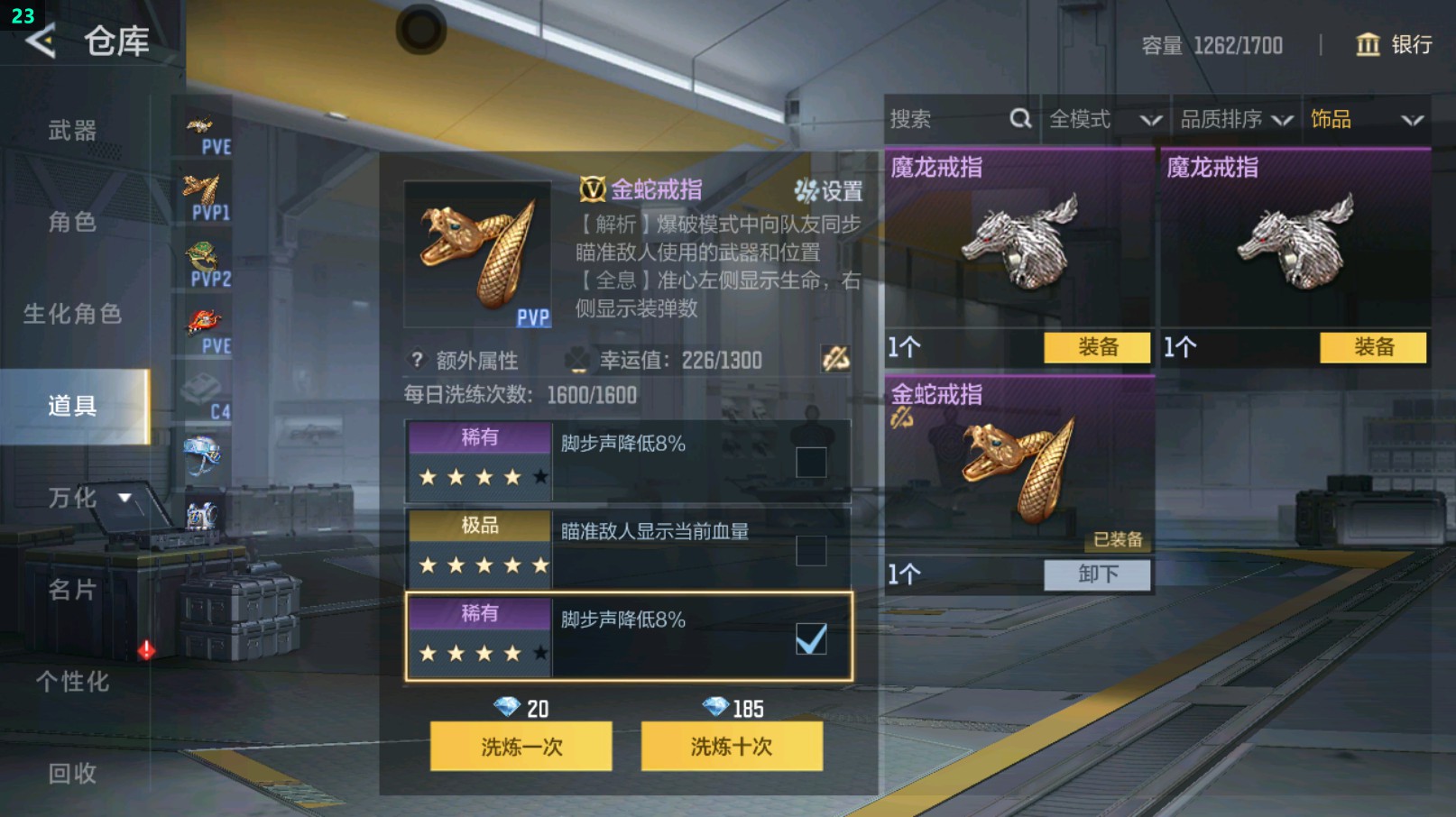Click the back arrow beside 仓库
Image resolution: width=1456 pixels, height=817 pixels.
[x=41, y=41]
